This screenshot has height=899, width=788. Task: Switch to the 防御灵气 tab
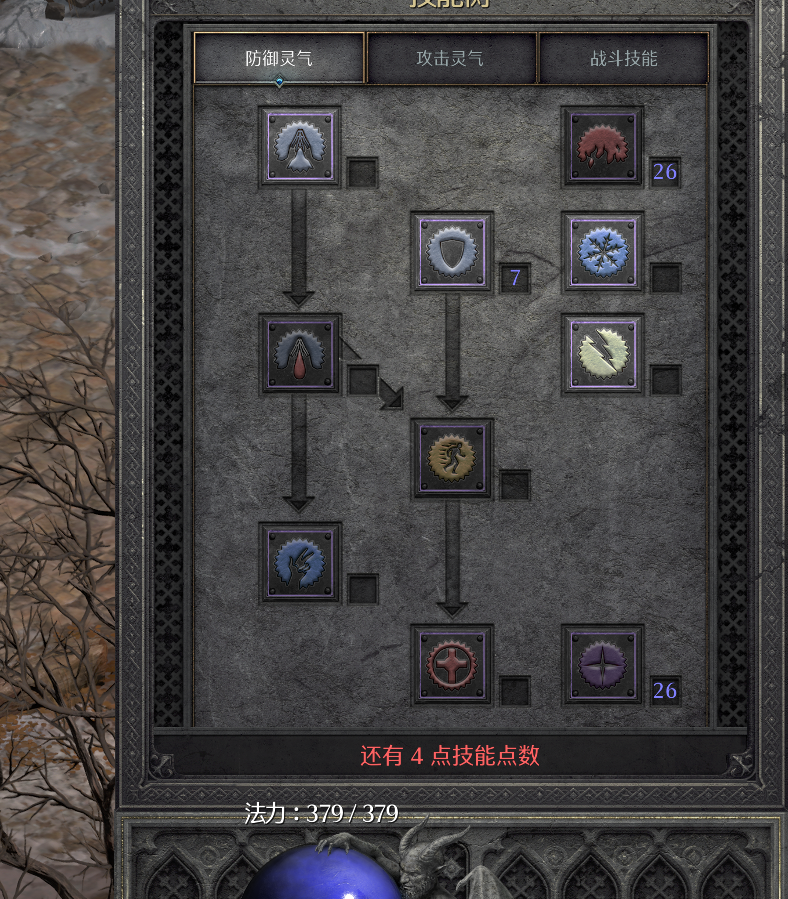279,58
